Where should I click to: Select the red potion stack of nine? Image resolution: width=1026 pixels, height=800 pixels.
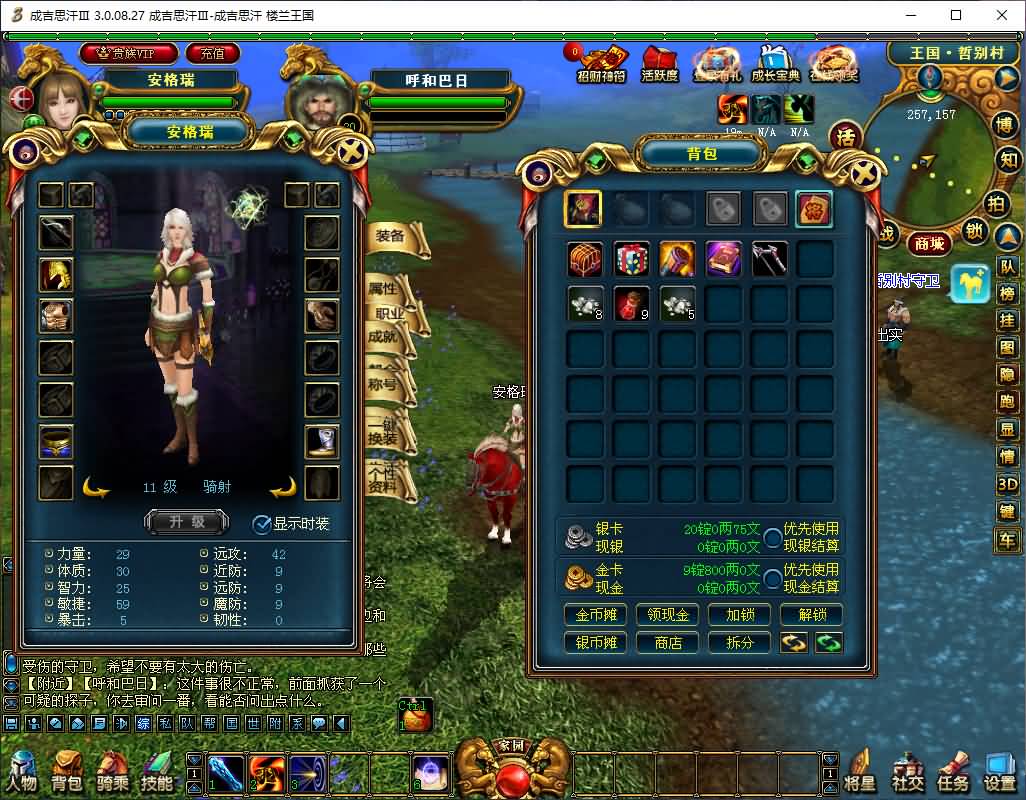click(x=631, y=304)
